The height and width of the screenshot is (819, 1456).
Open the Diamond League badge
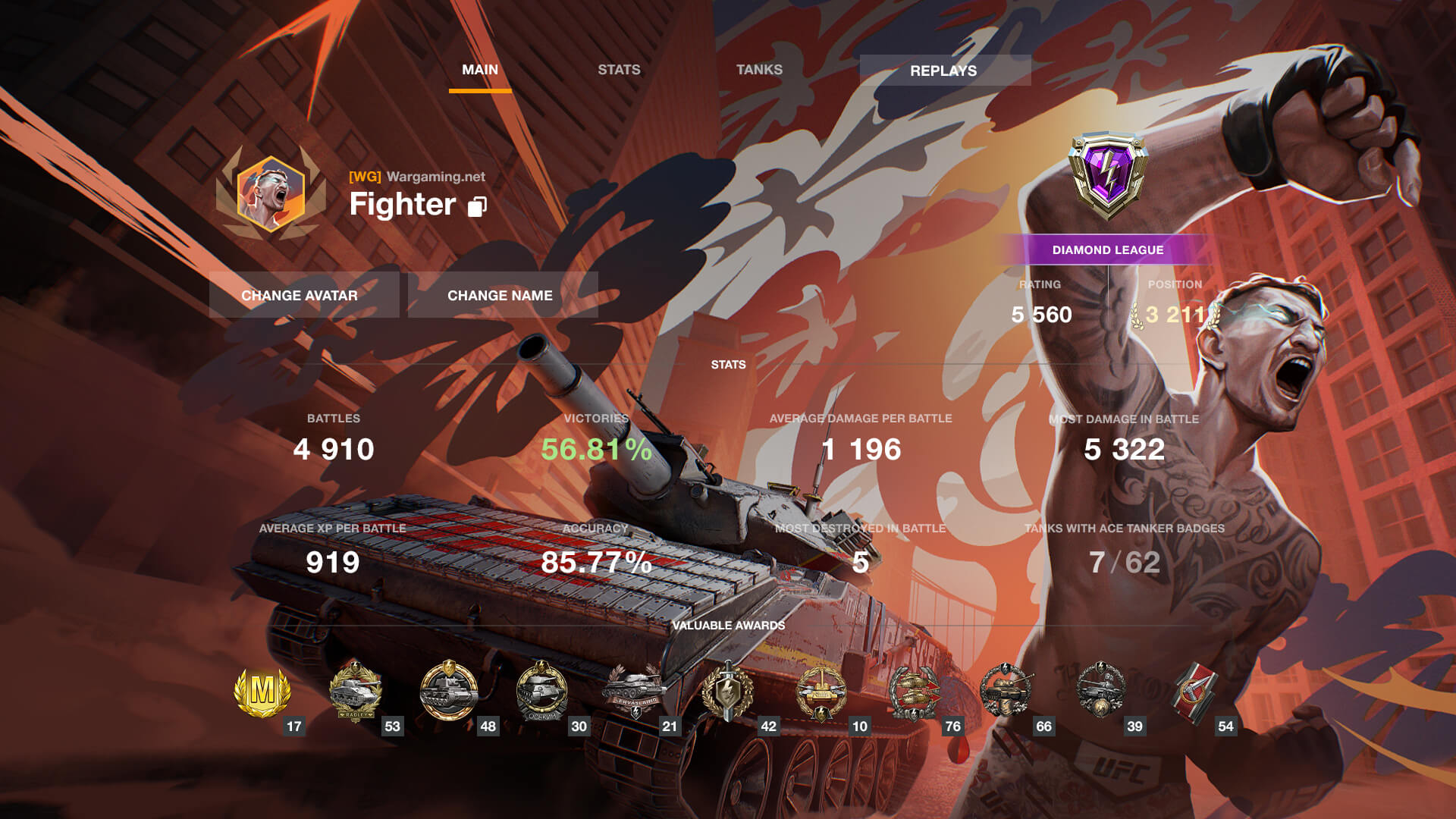tap(1107, 176)
